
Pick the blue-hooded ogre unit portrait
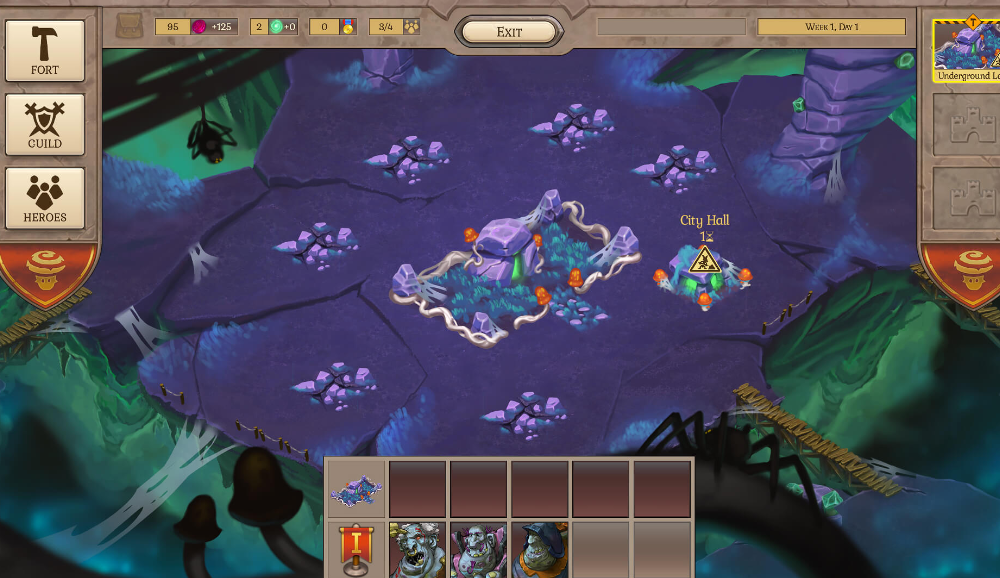tap(540, 550)
